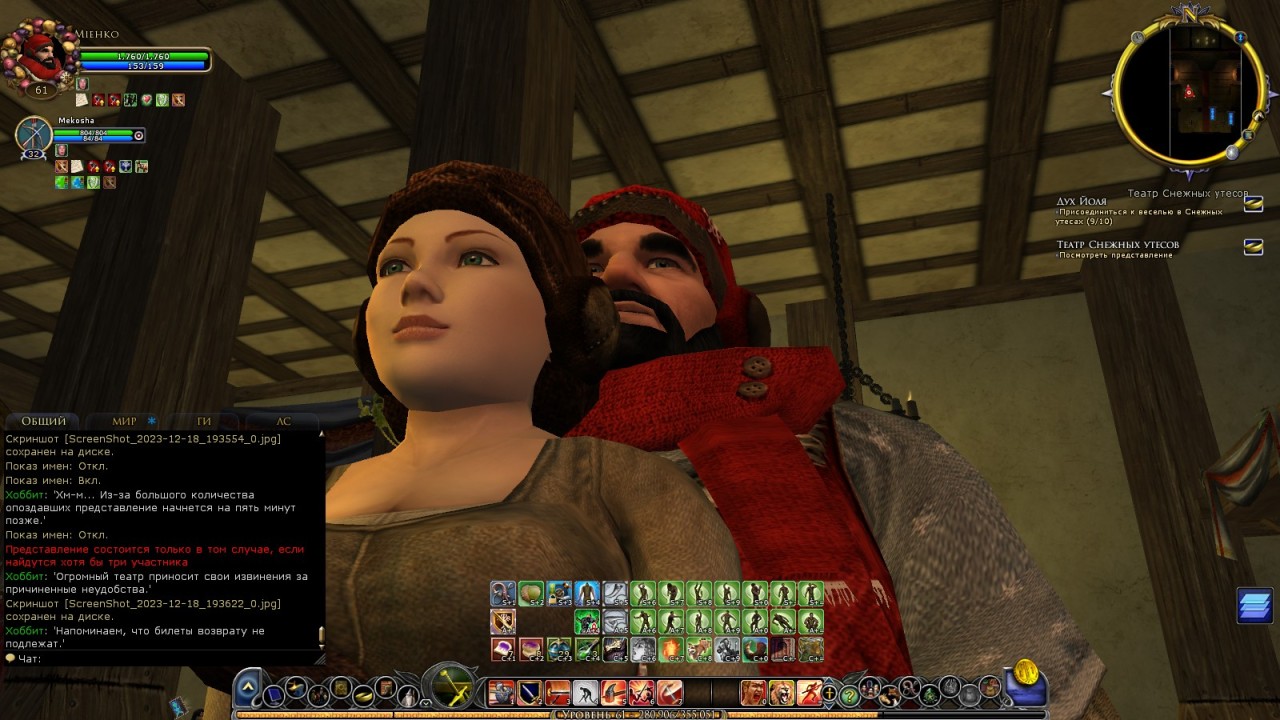Open the main menu arrow button
The image size is (1280, 720).
point(250,688)
